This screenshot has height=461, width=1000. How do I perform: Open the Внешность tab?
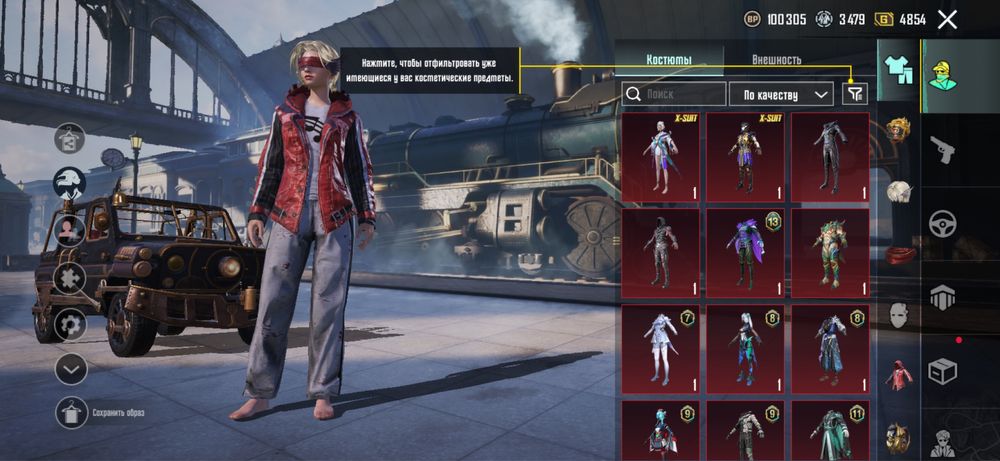click(776, 60)
